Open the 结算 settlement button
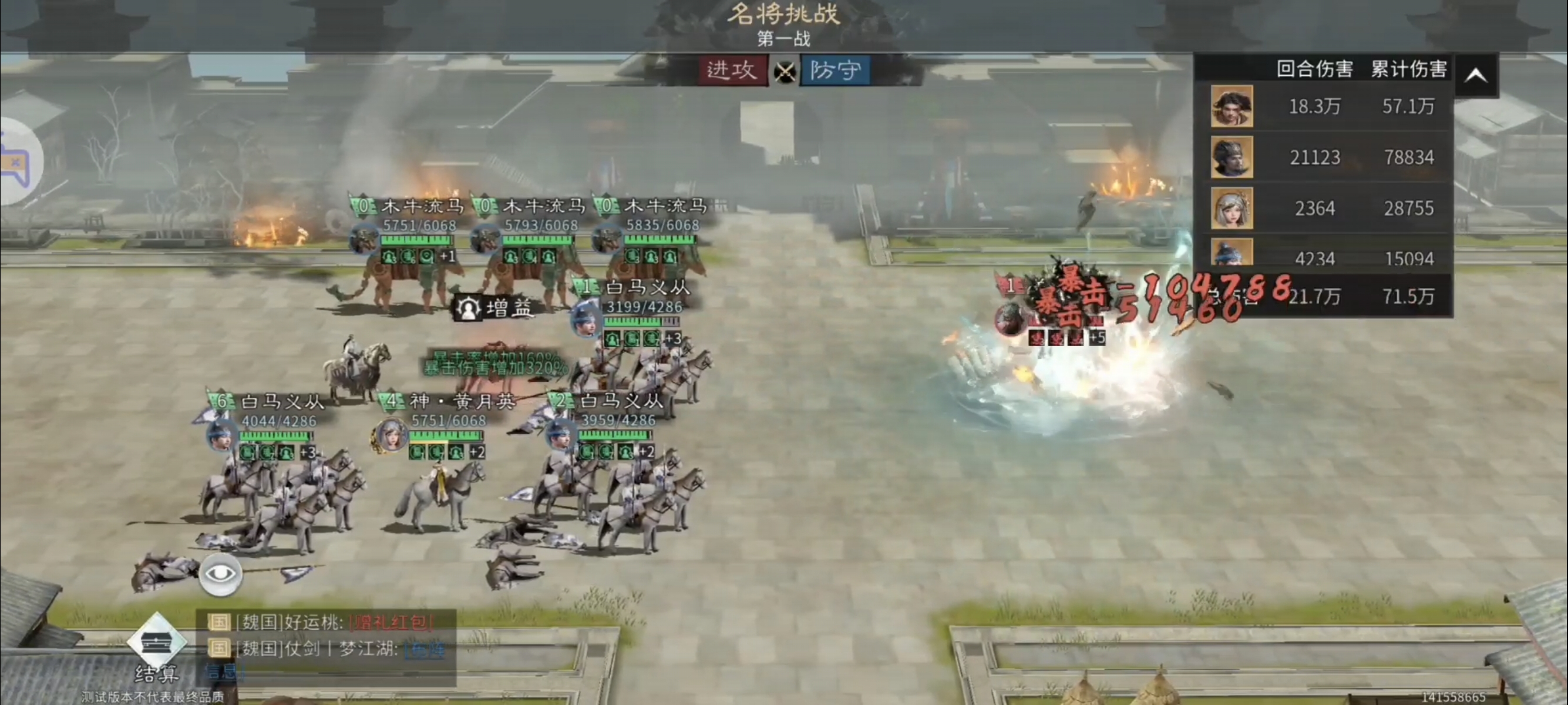The image size is (1568, 705). (x=156, y=649)
